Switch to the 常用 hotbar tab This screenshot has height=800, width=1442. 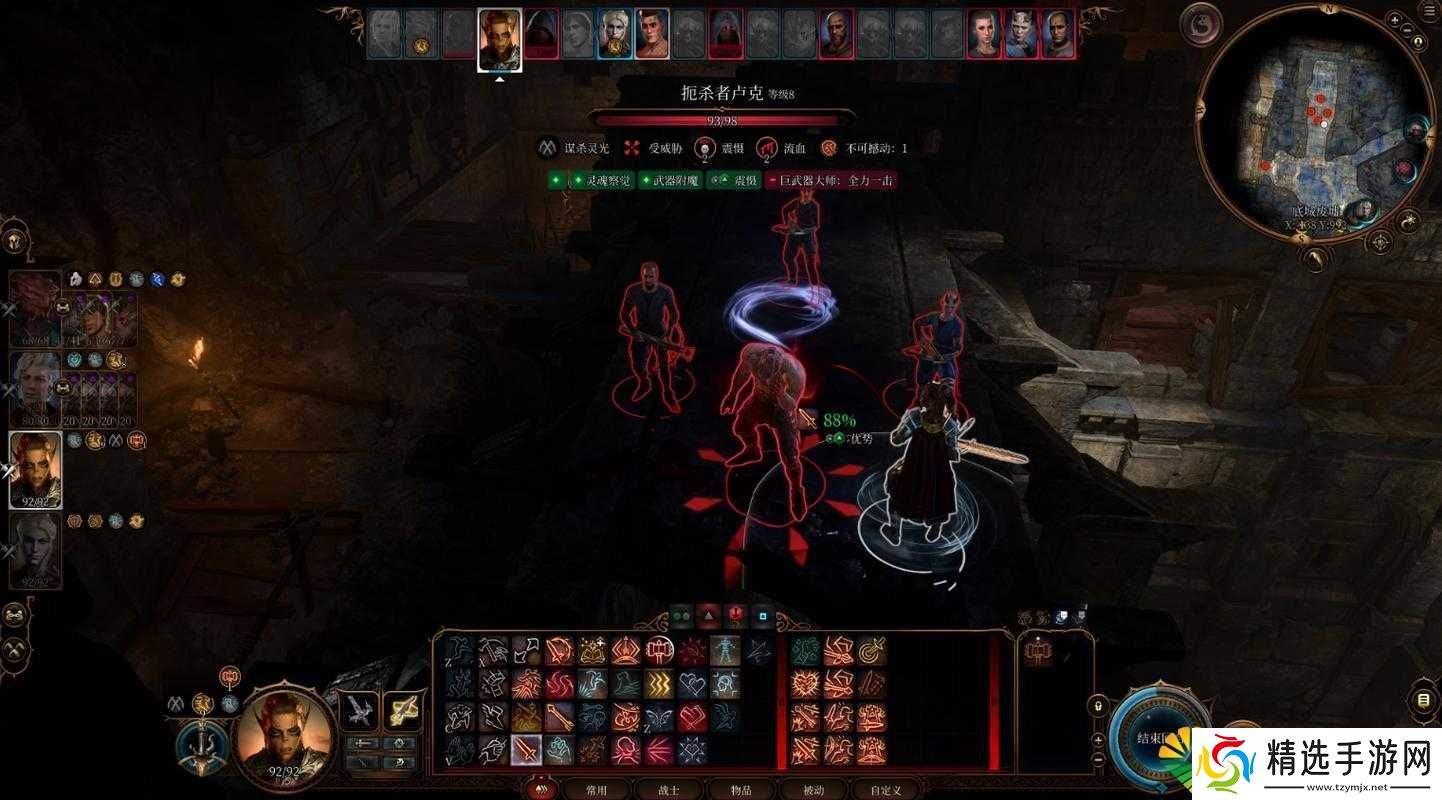click(596, 790)
